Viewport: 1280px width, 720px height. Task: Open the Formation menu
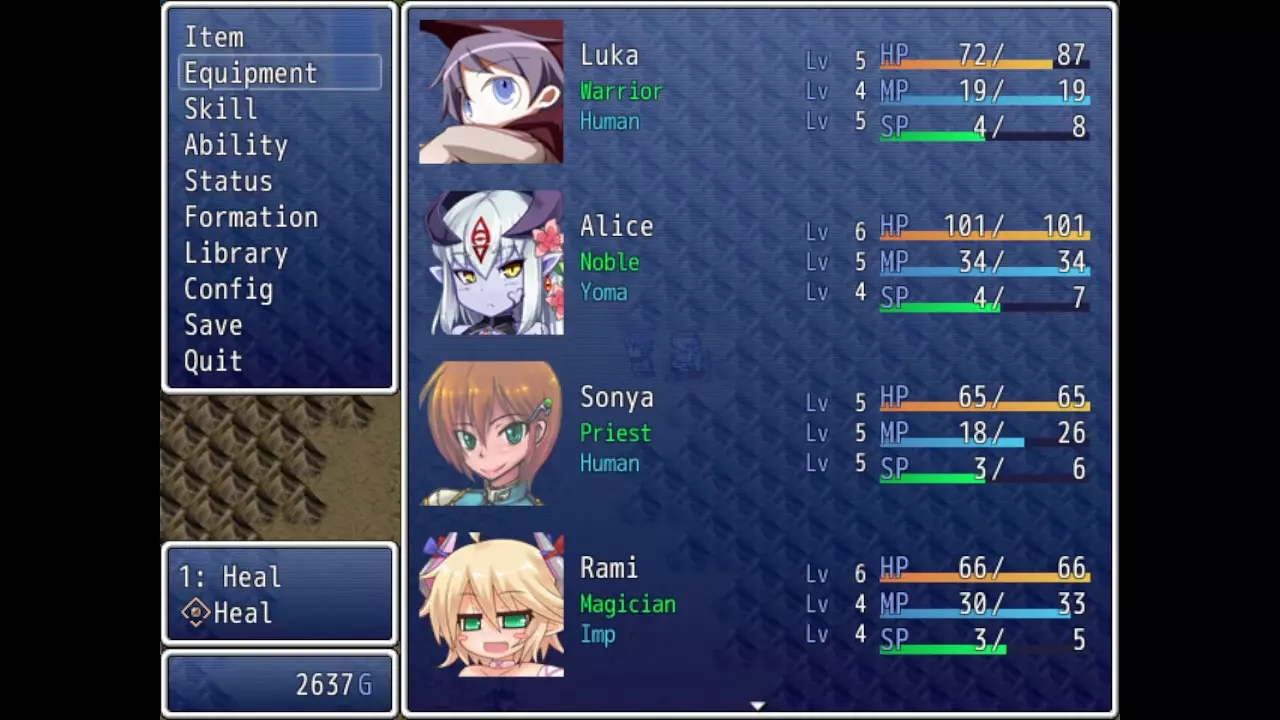(x=250, y=218)
